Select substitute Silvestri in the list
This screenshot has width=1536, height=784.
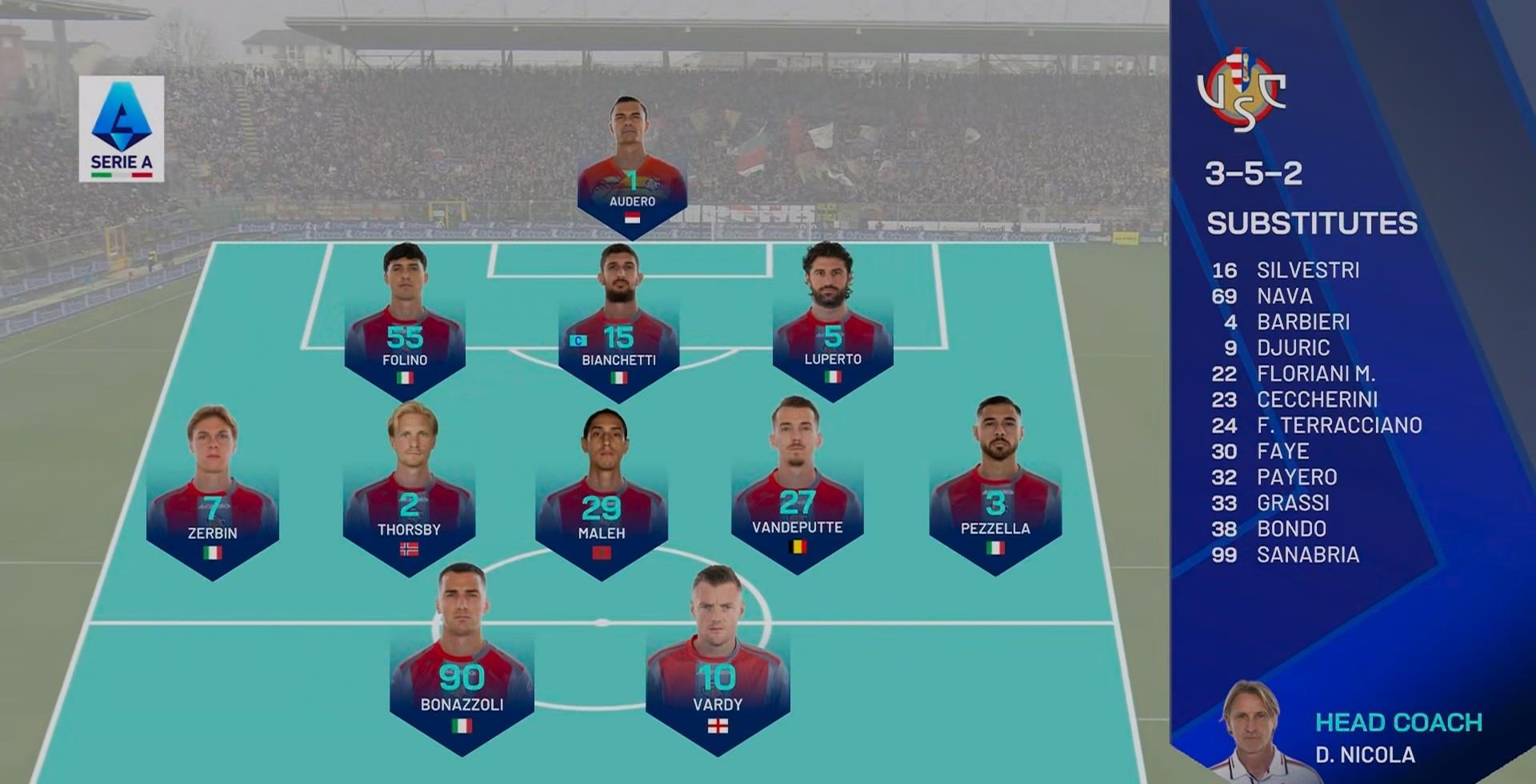pyautogui.click(x=1307, y=270)
